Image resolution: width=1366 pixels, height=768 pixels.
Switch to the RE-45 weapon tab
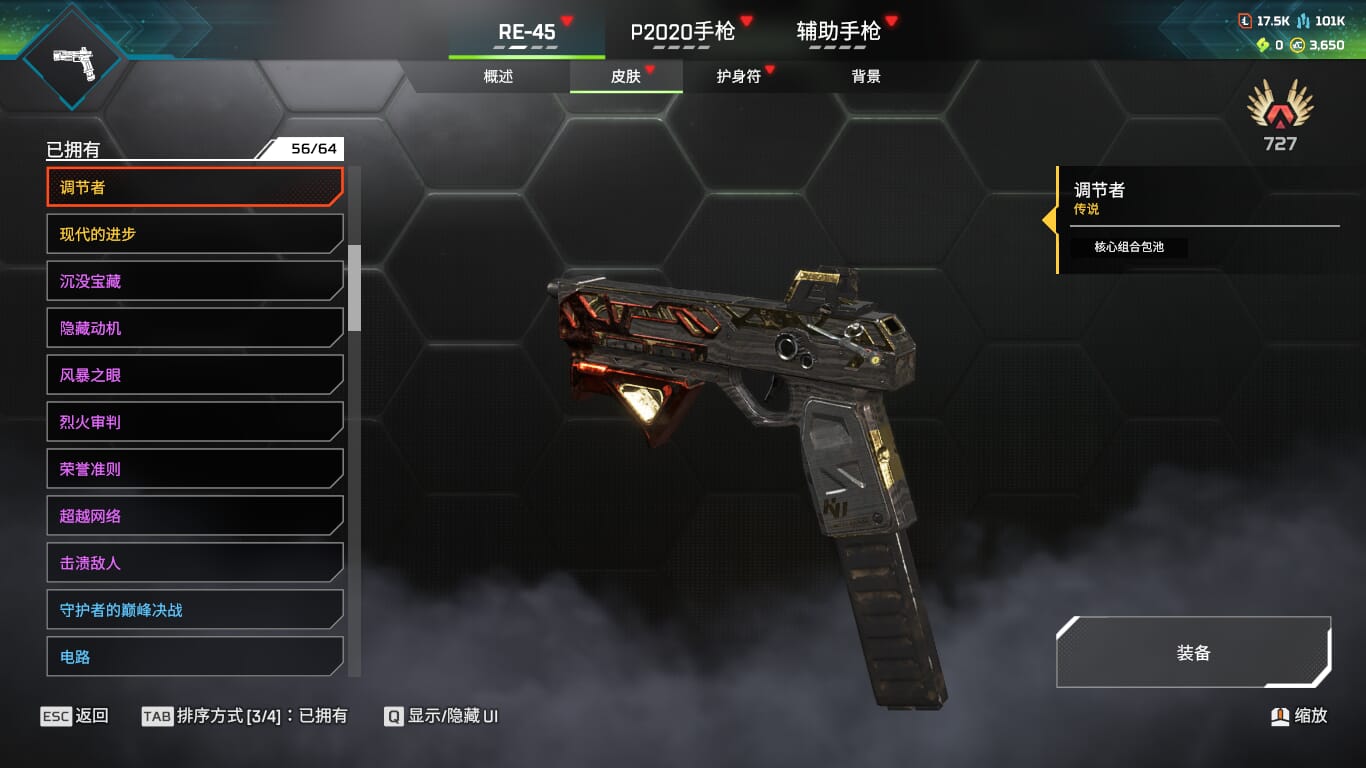(526, 32)
